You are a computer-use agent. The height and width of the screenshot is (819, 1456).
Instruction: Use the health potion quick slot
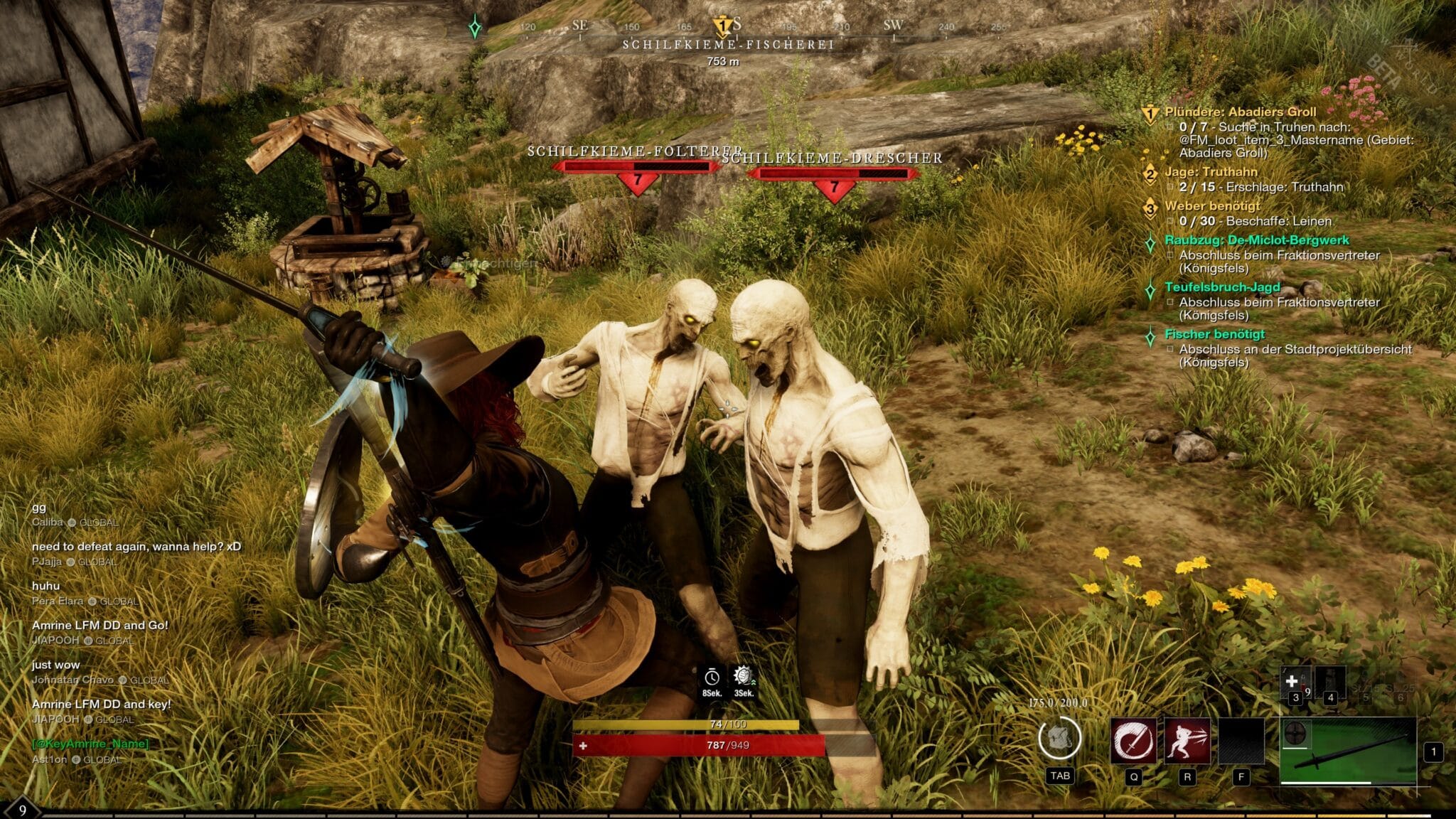point(1293,682)
